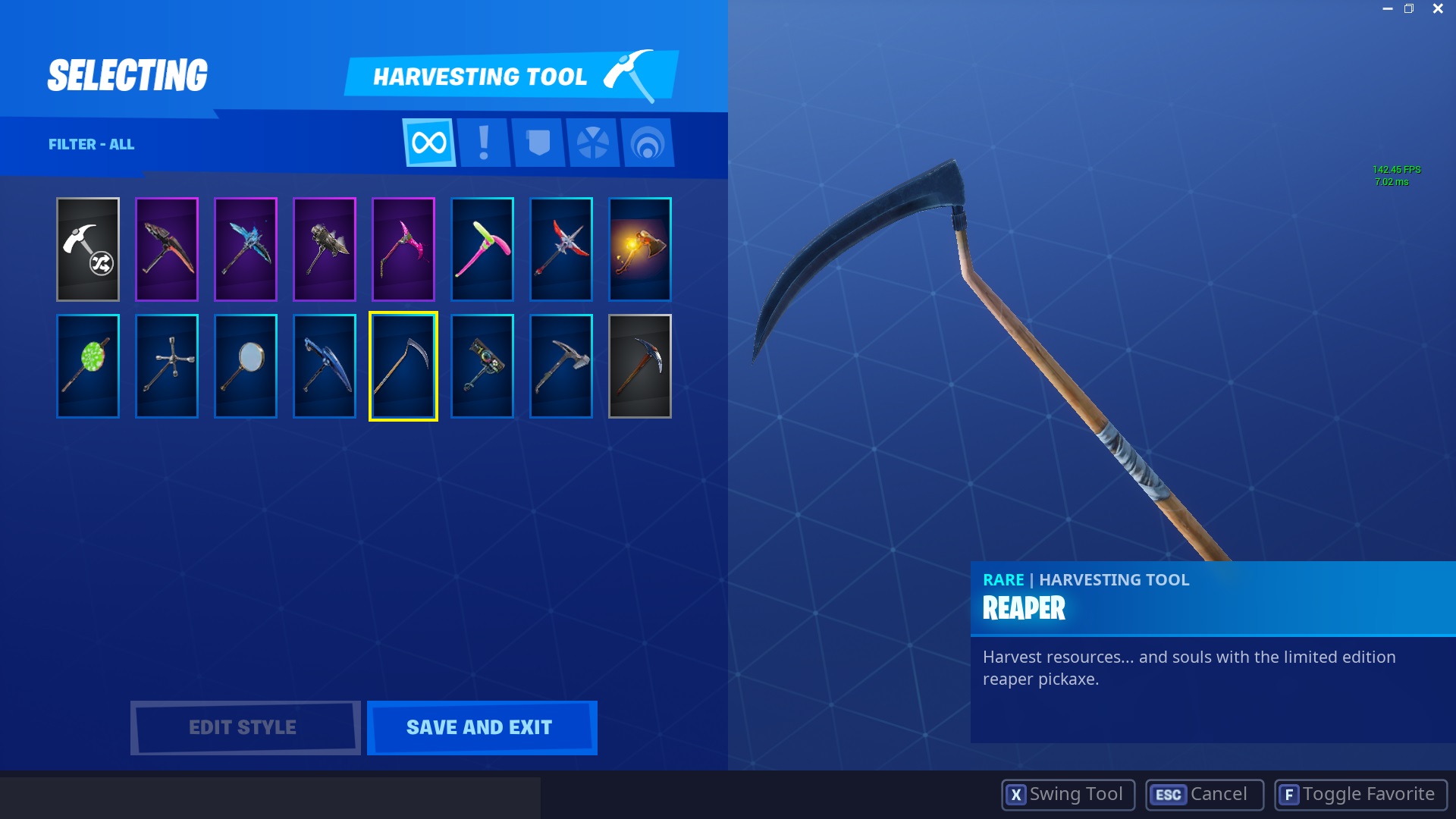Select the highlighted Reaper scythe tile
The height and width of the screenshot is (819, 1456).
403,366
